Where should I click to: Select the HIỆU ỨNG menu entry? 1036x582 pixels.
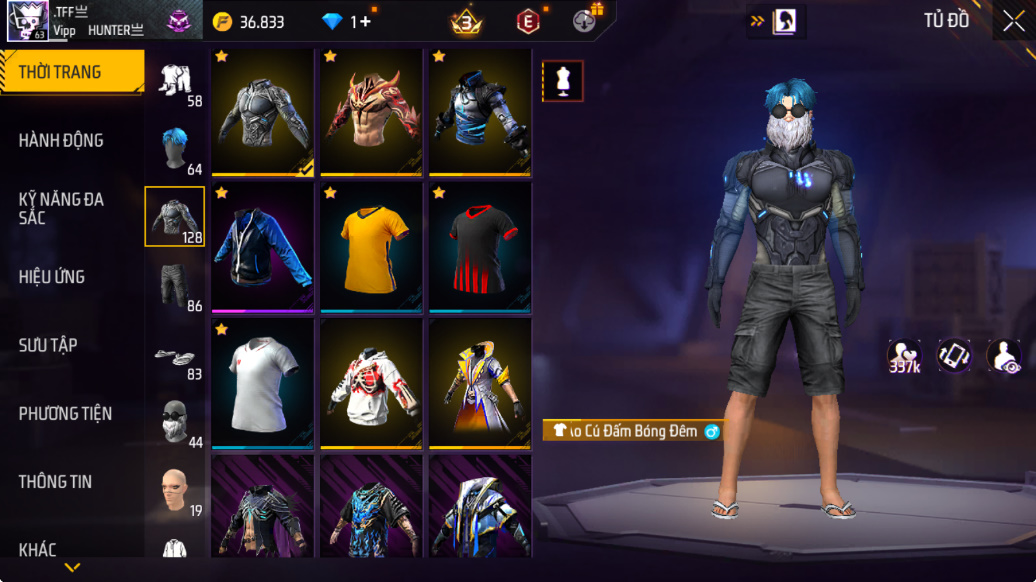coord(52,277)
